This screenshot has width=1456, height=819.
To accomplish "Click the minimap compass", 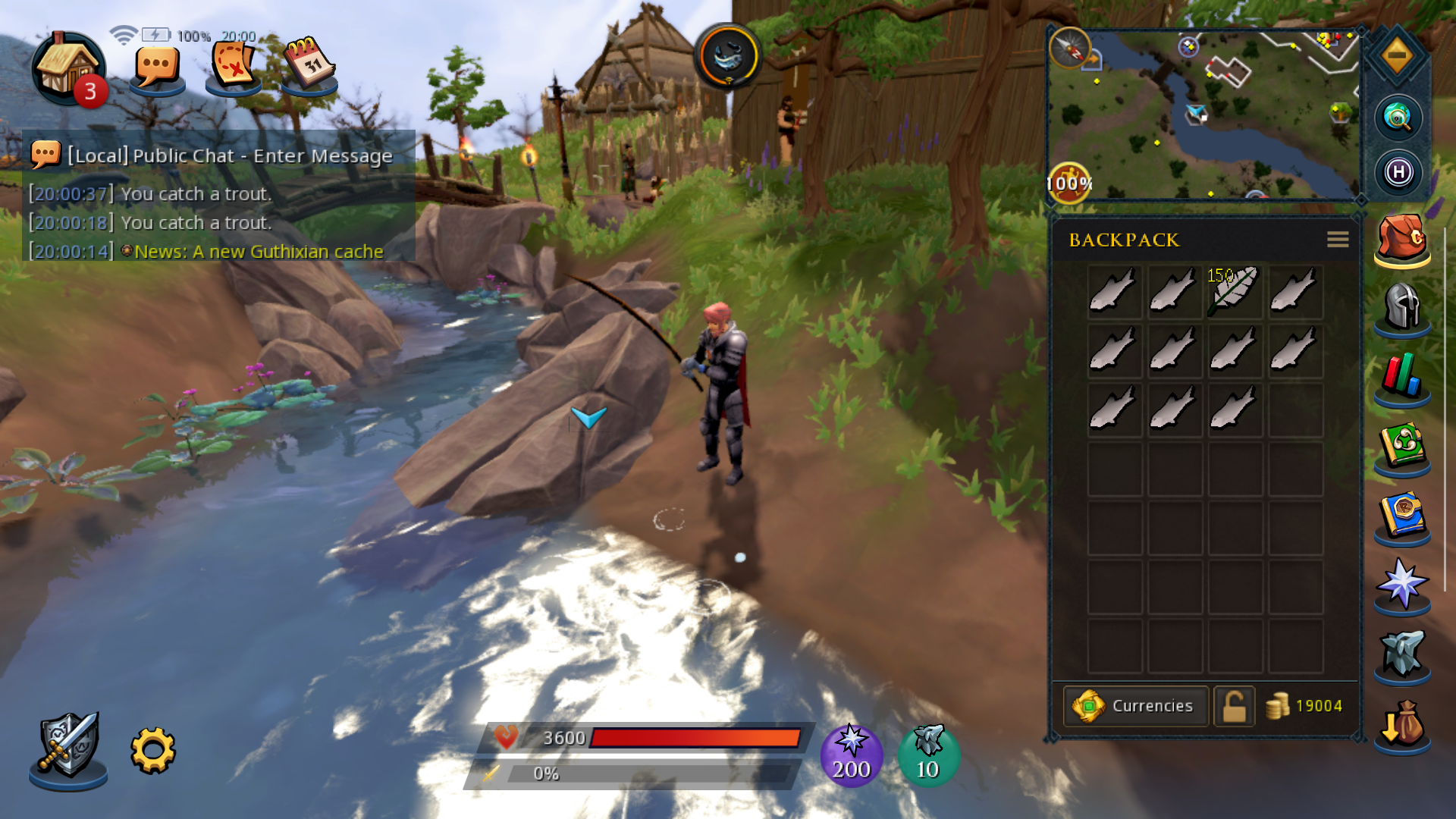I will [x=1069, y=48].
